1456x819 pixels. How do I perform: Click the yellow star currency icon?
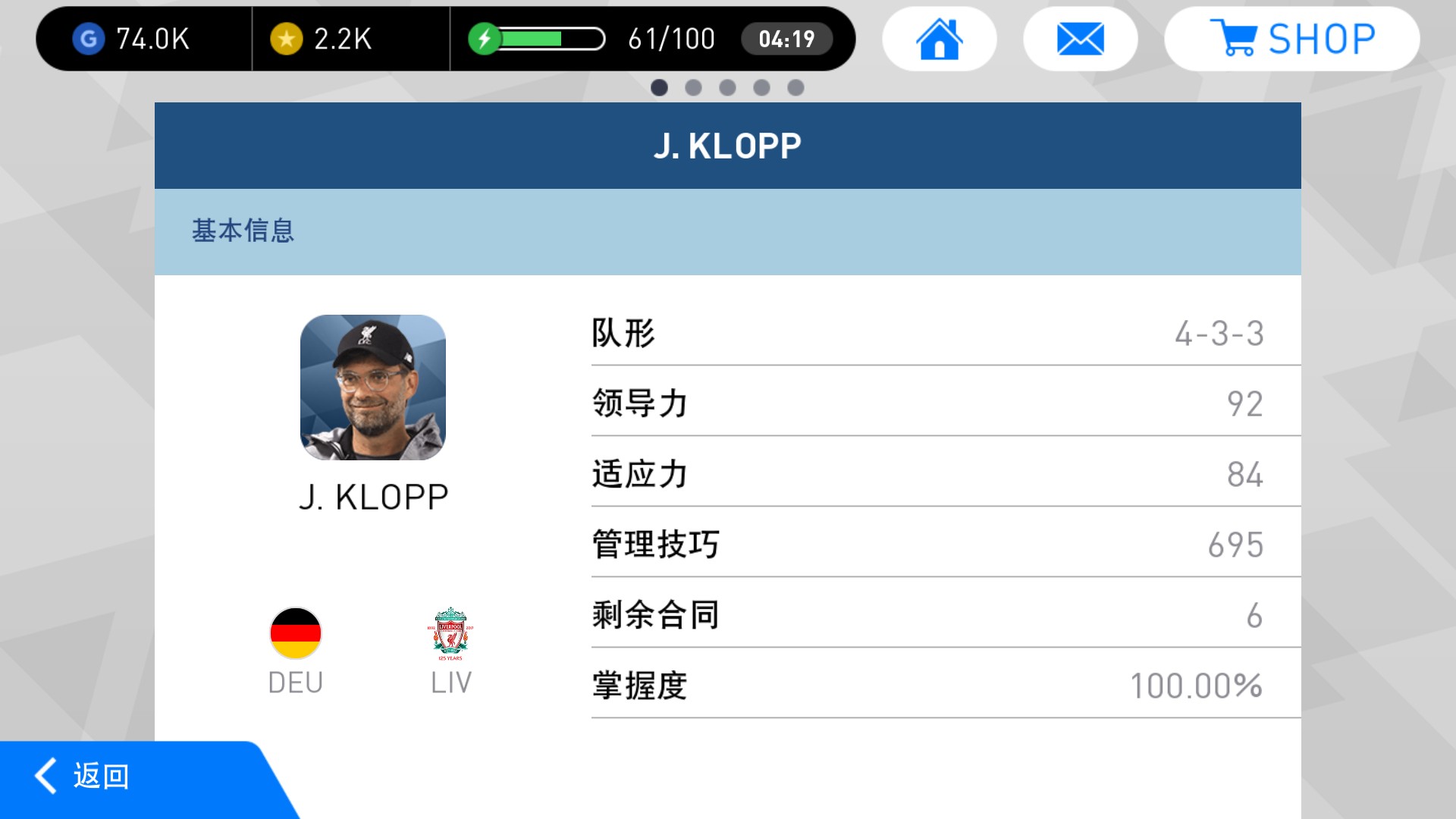tap(287, 38)
